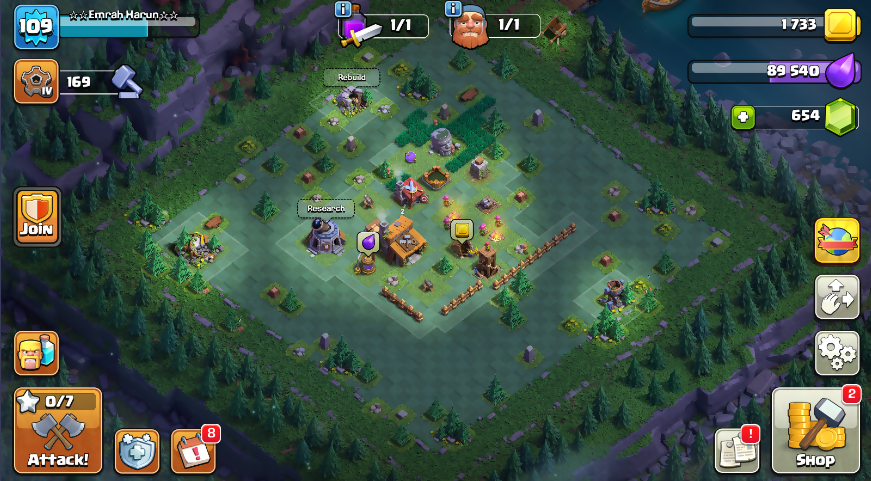
Task: Open the barbarian and potion army button
Action: tap(36, 353)
